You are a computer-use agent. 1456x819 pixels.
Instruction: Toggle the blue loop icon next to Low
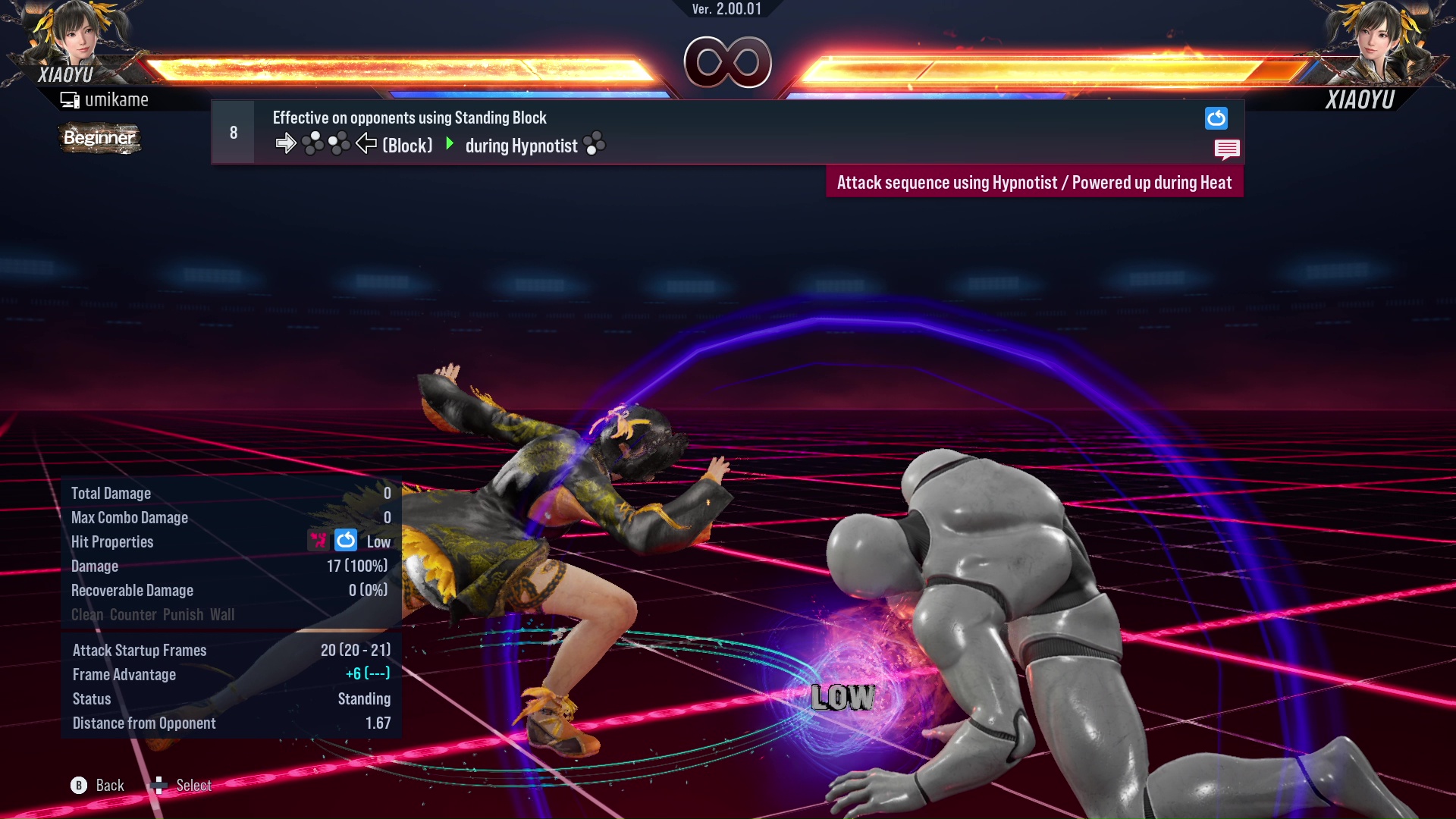click(345, 541)
